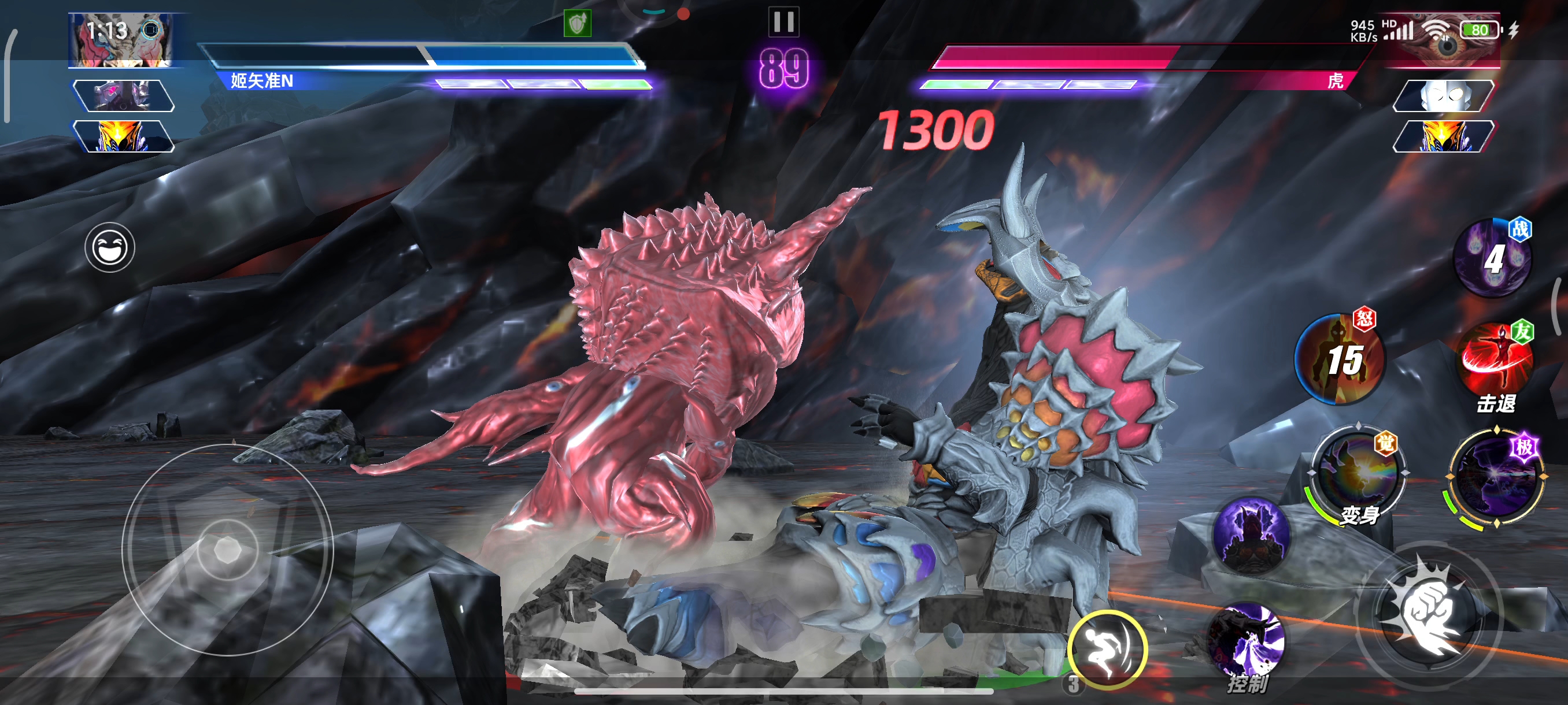Tap the fist basic attack button
Screen dimensions: 1568x705
click(1430, 615)
